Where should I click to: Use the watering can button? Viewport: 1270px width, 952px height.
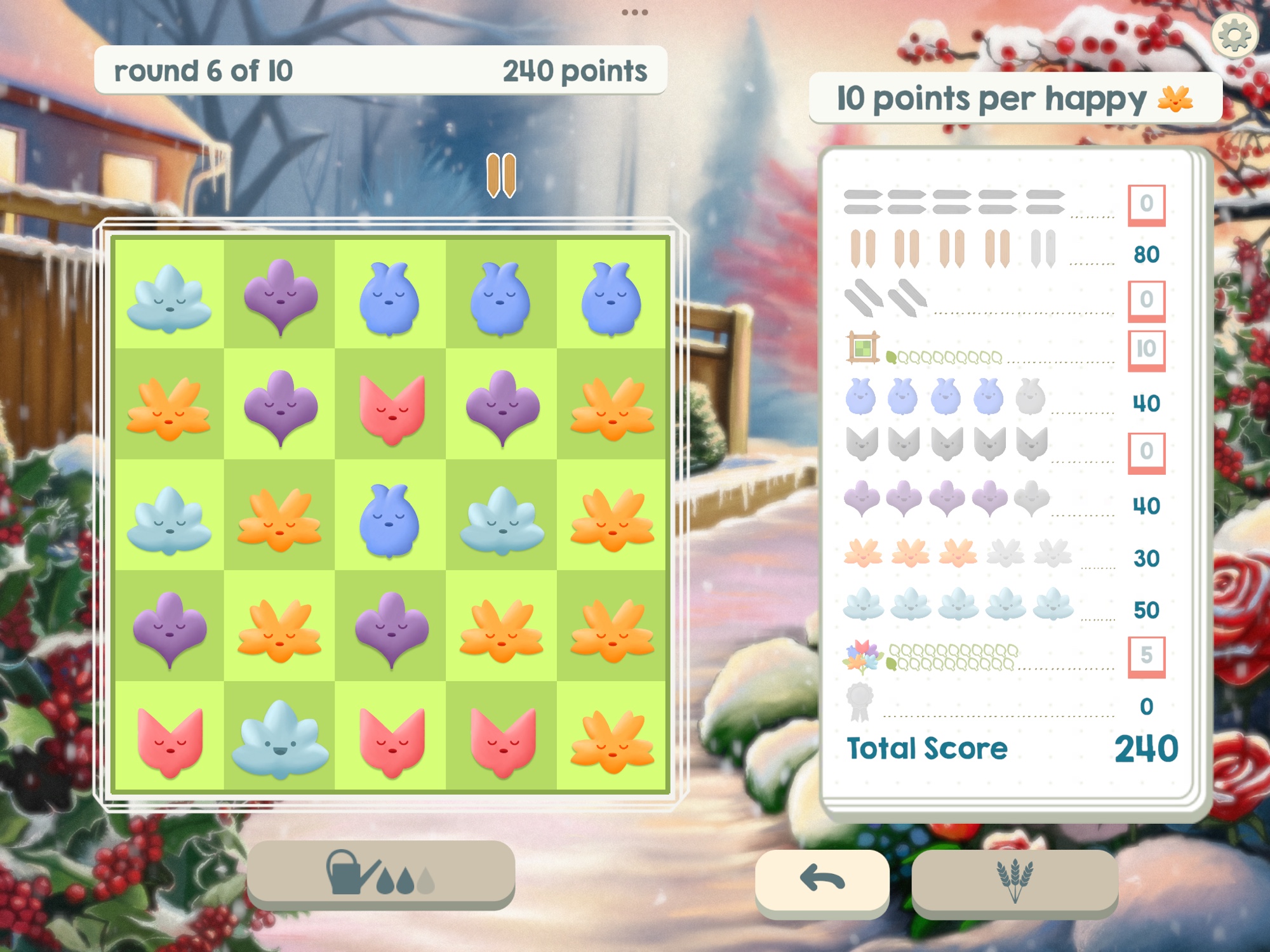point(380,873)
